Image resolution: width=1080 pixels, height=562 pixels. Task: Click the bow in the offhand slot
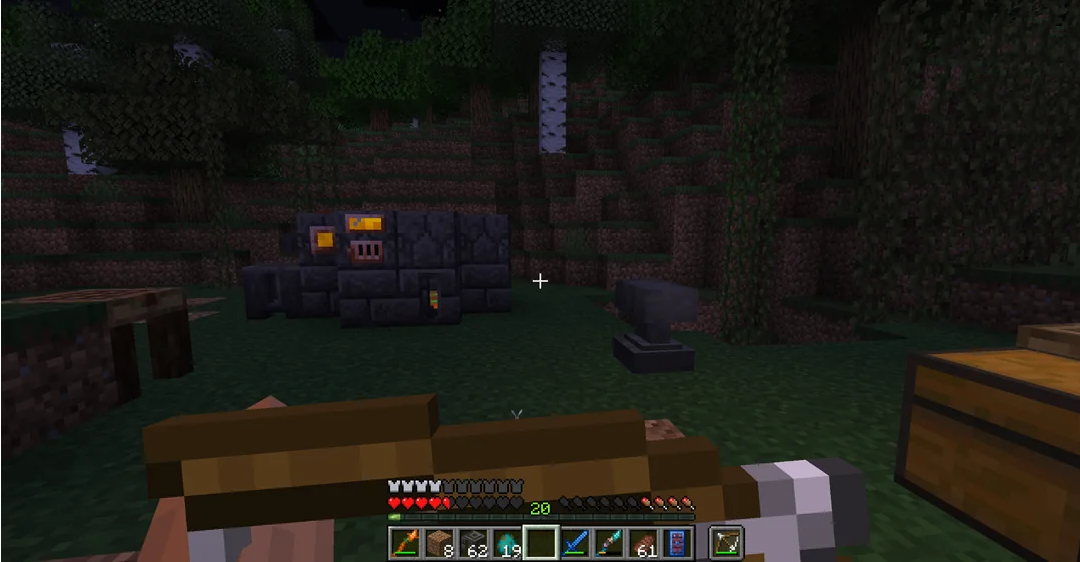point(727,543)
